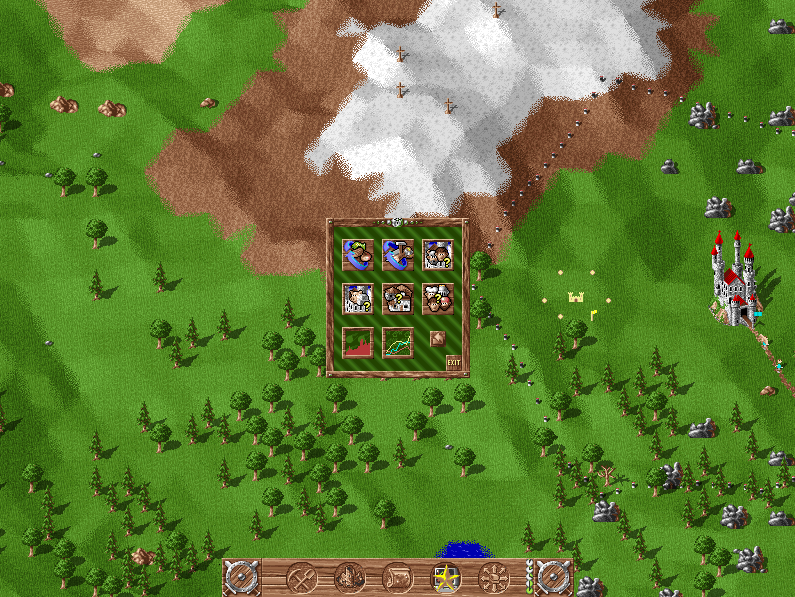Close the statistics panel with EXIT
795x597 pixels.
(x=454, y=362)
